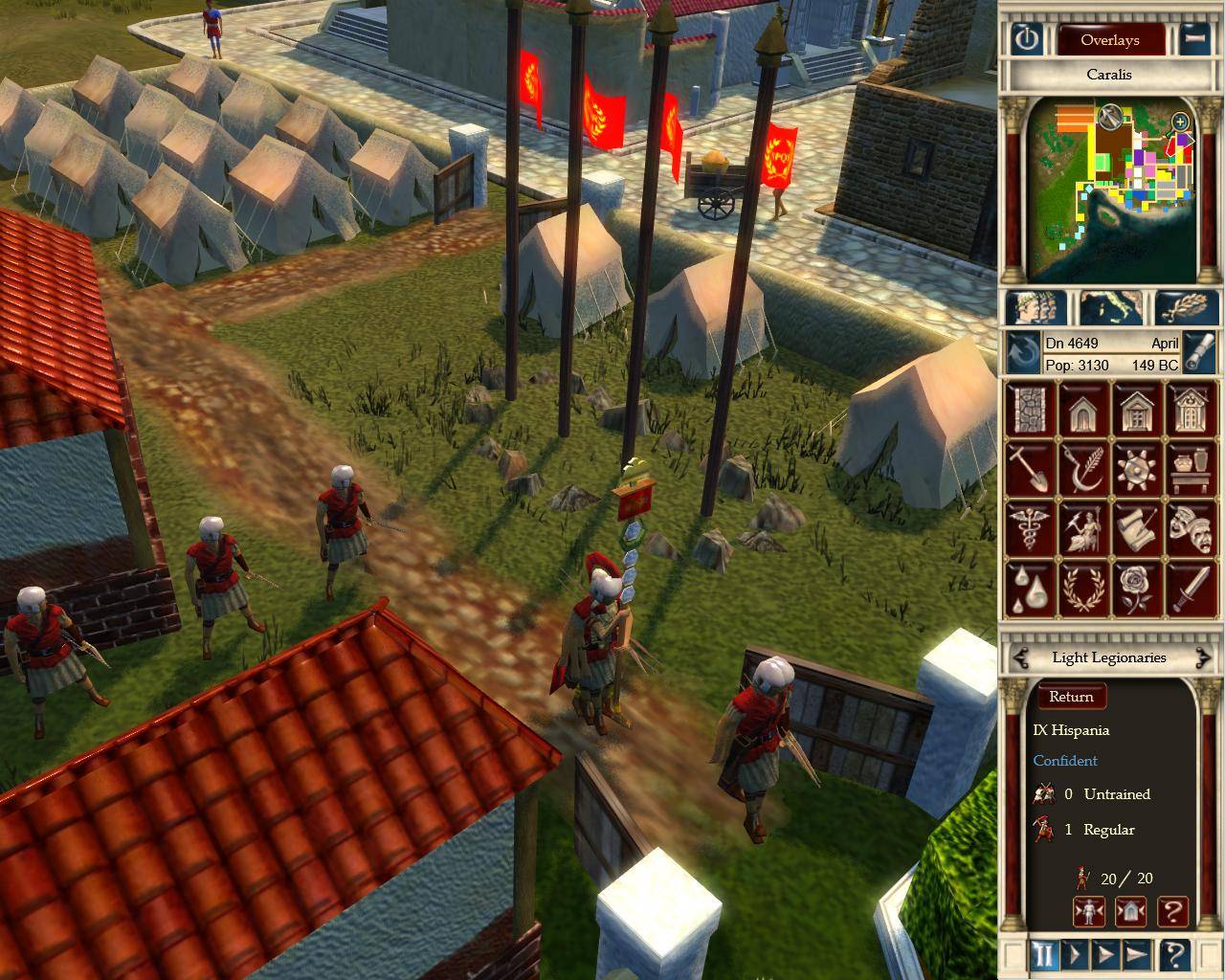Viewport: 1225px width, 980px height.
Task: Open the laurel branch ratings button
Action: [x=1187, y=308]
